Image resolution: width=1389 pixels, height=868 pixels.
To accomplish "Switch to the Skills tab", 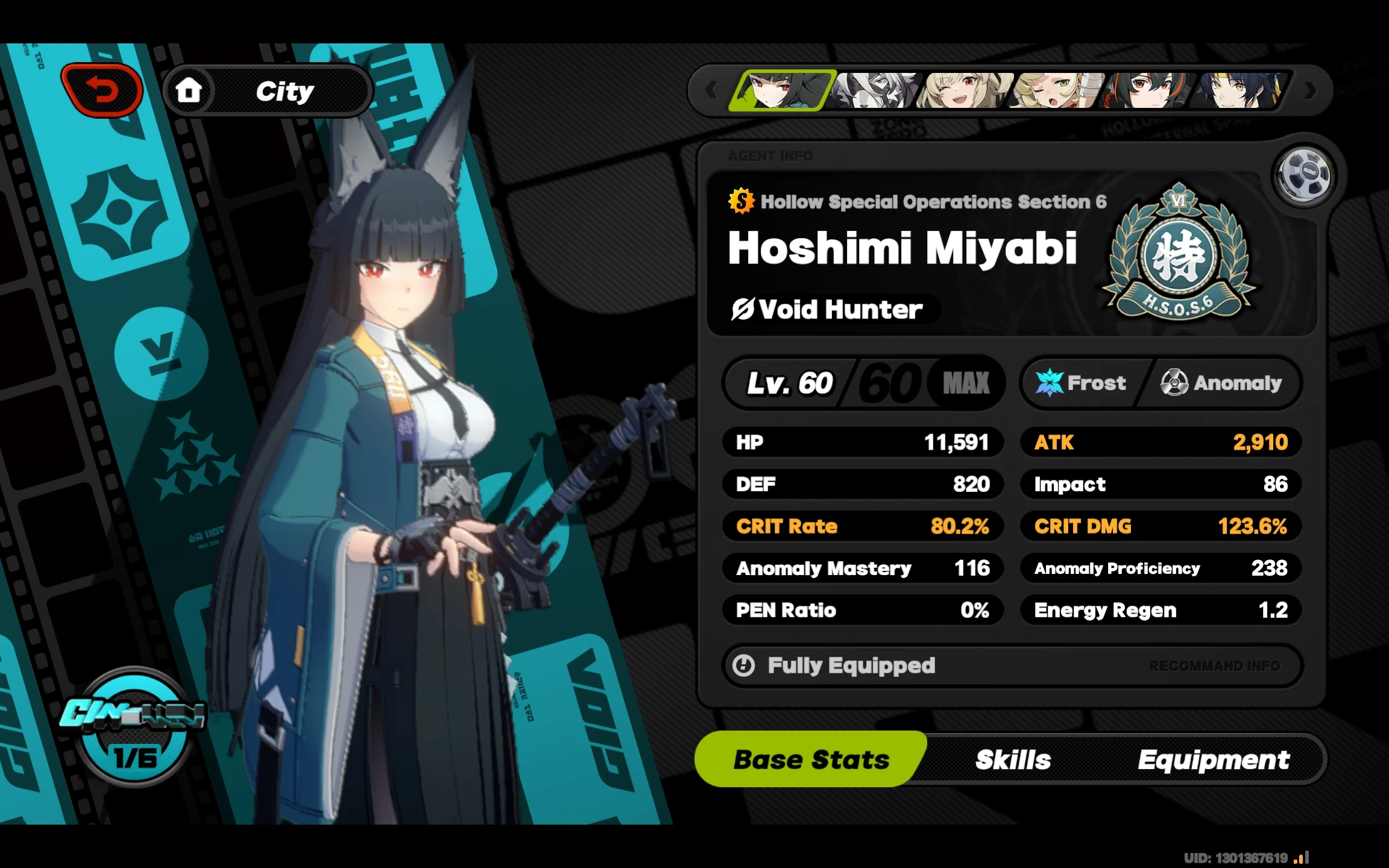I will [x=1013, y=758].
